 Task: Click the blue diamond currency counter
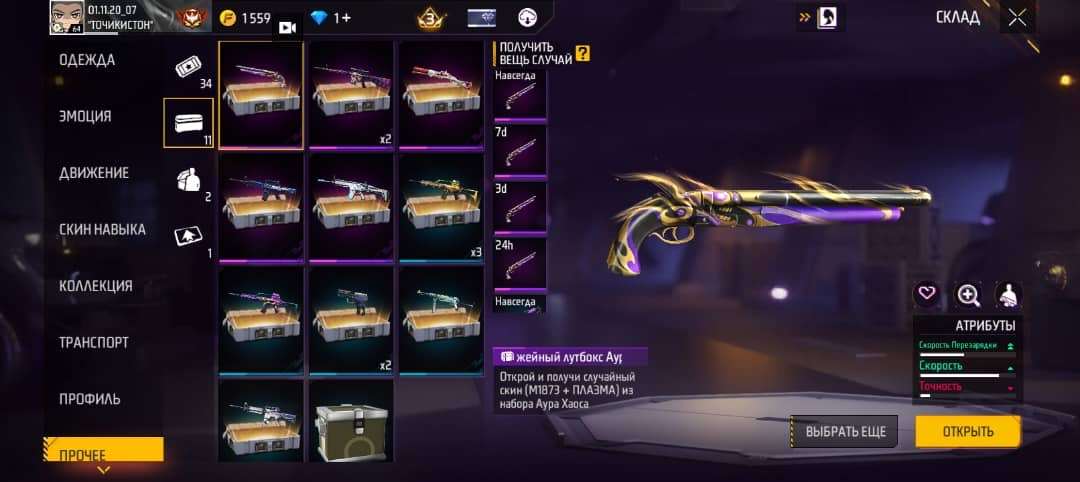pyautogui.click(x=332, y=18)
